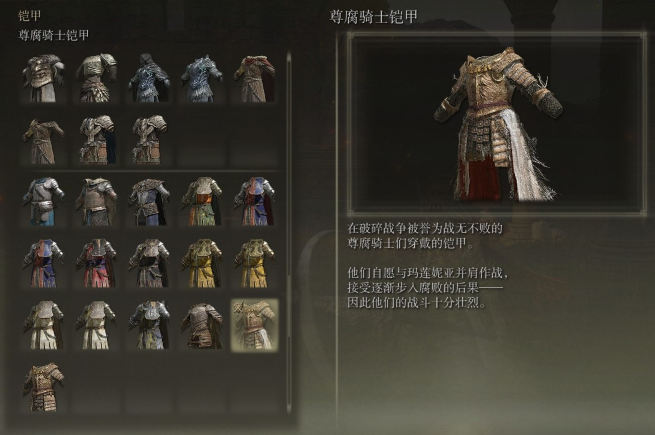Select the highlighted Cleanrot Knight armor slot
The height and width of the screenshot is (435, 655).
(254, 325)
